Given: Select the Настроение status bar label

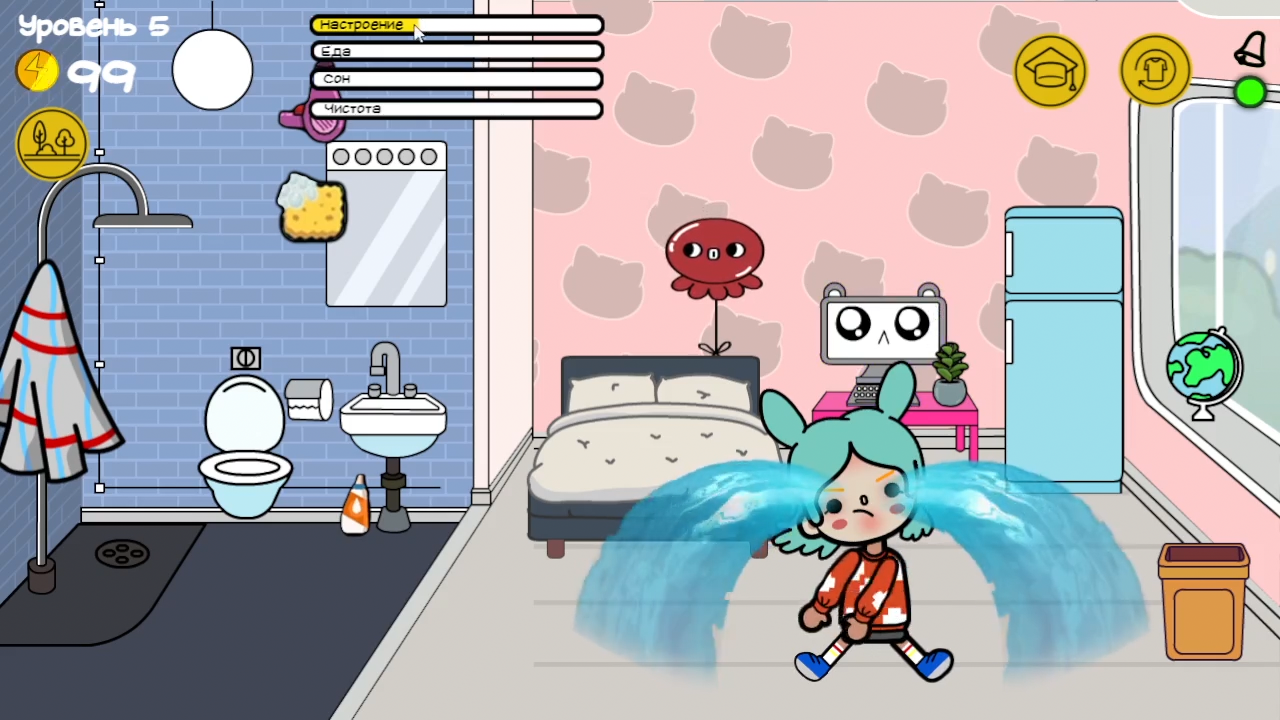Looking at the screenshot, I should (x=361, y=25).
